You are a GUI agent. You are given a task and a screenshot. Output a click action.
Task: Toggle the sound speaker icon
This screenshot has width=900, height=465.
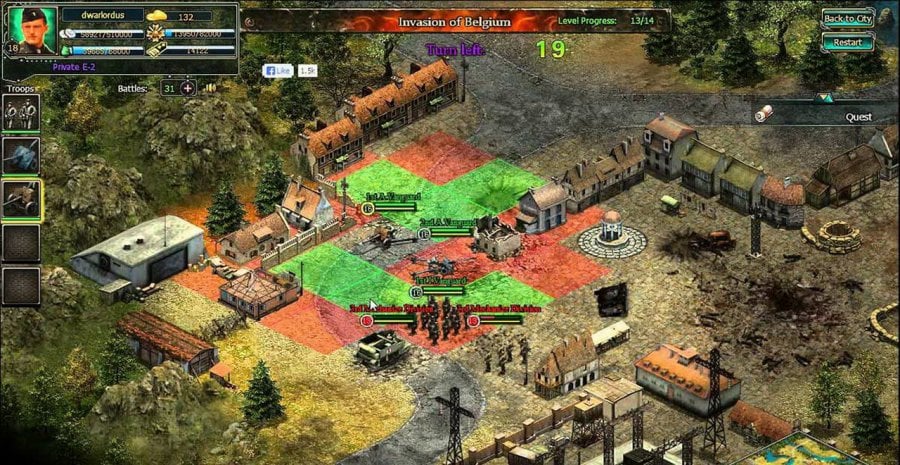[x=211, y=88]
